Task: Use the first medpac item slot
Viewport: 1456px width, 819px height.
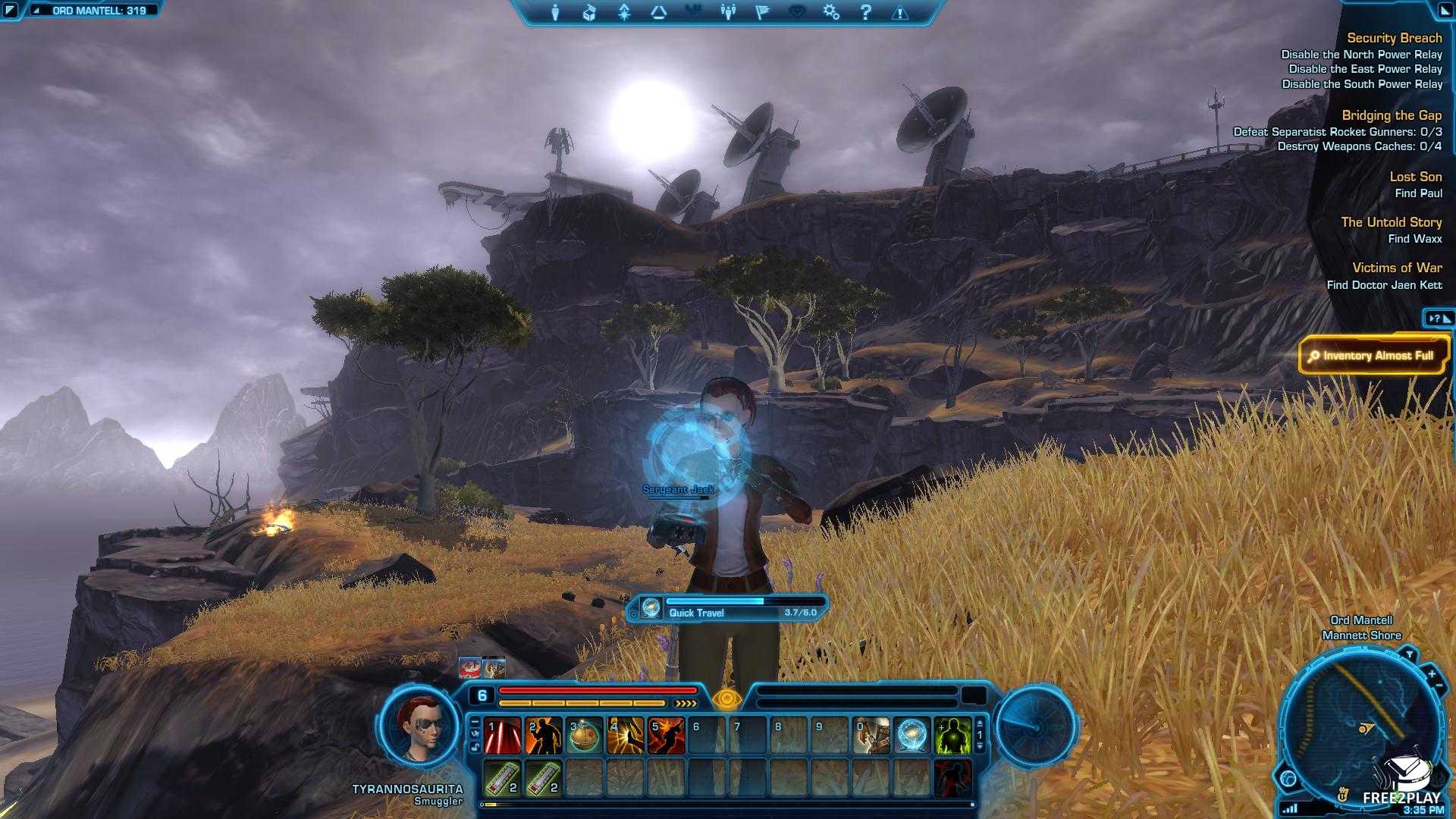Action: [502, 778]
